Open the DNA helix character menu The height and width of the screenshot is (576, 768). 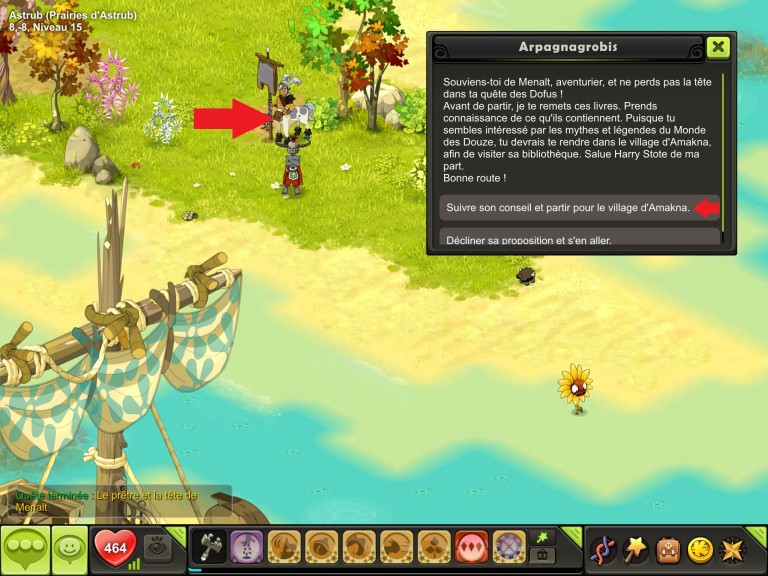click(x=603, y=549)
